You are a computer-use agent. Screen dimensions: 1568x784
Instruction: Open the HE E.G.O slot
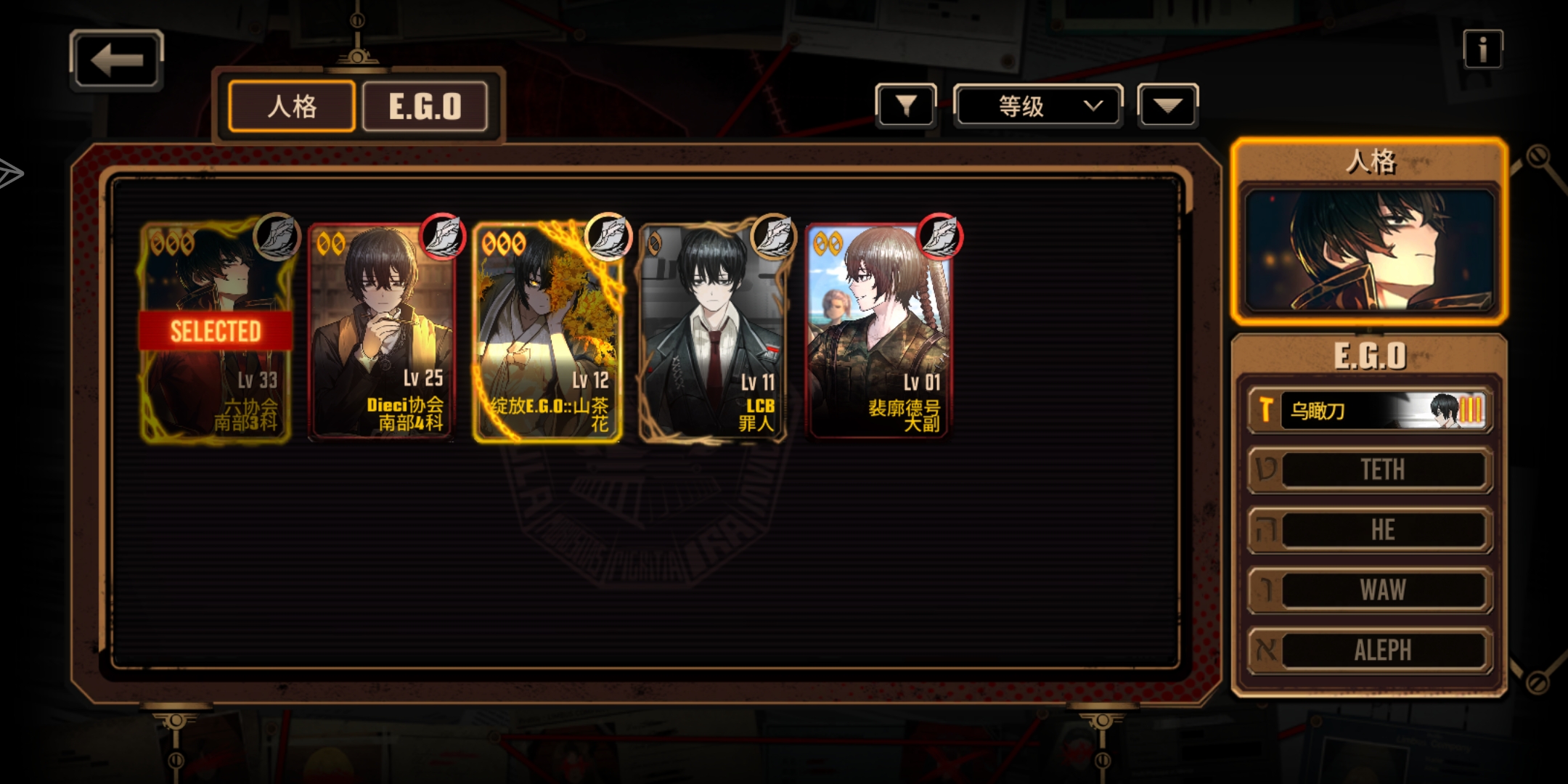pos(1370,530)
